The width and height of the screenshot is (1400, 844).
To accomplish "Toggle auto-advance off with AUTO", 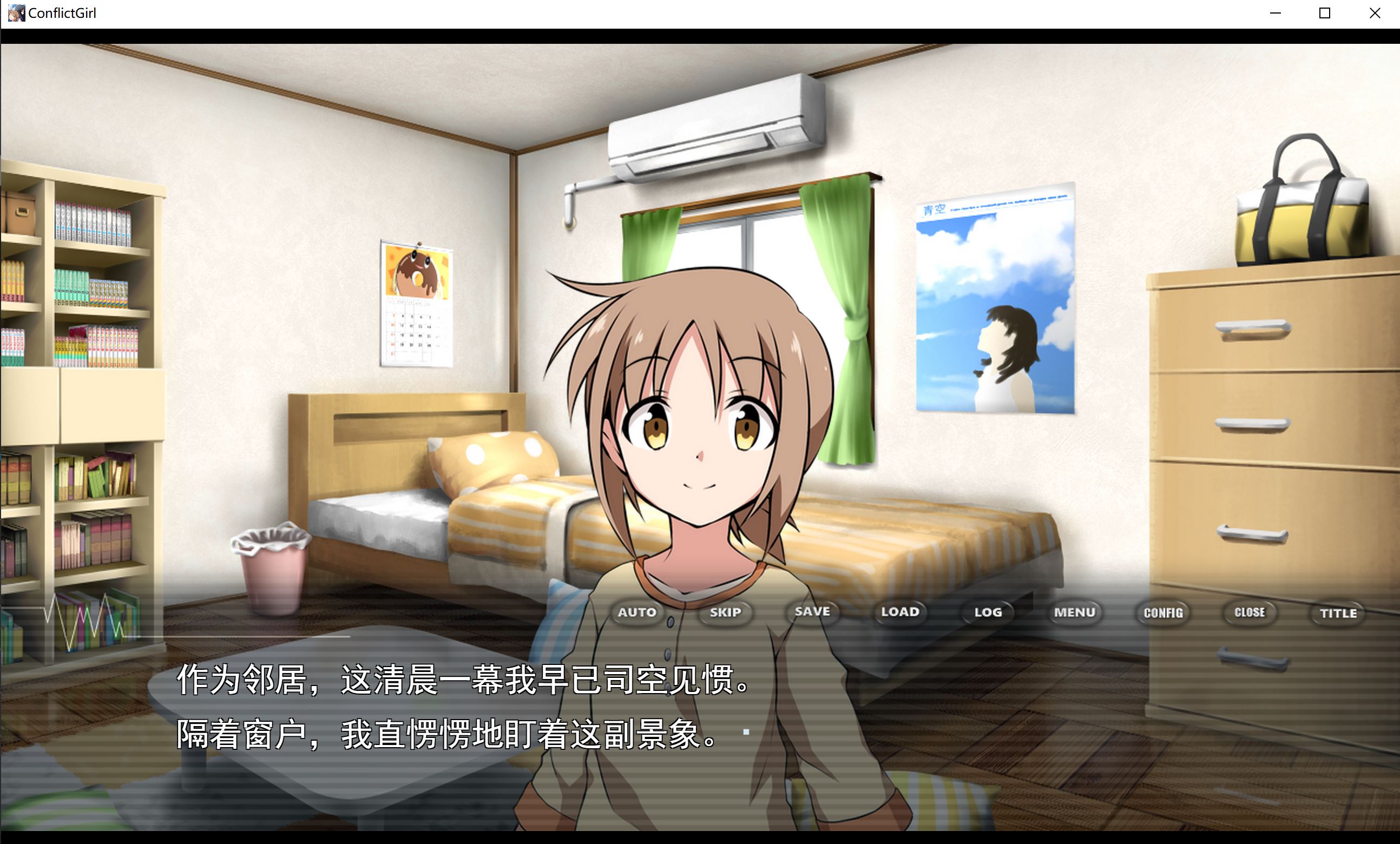I will 637,612.
